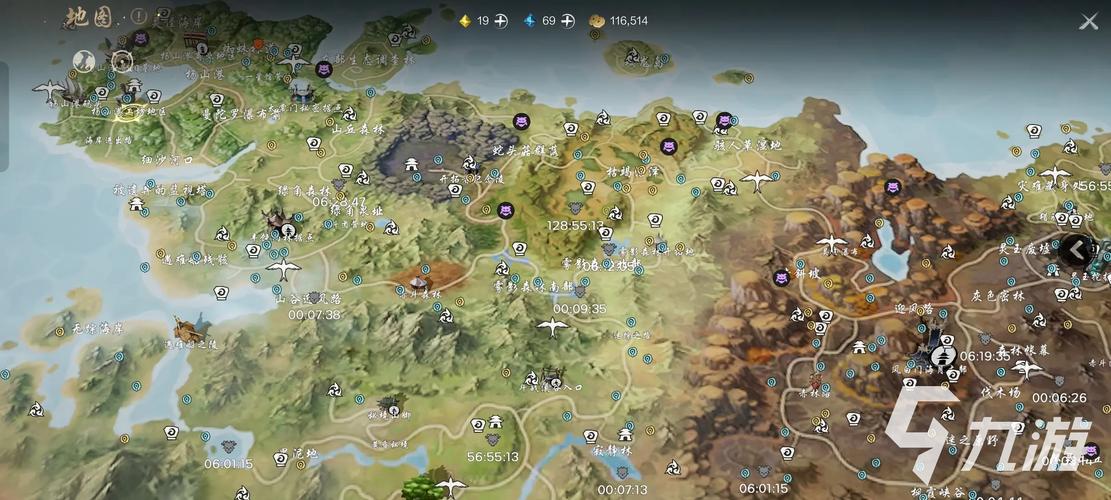Select the white bird marker below 00:09:35 timer
Image resolution: width=1111 pixels, height=500 pixels.
point(551,327)
